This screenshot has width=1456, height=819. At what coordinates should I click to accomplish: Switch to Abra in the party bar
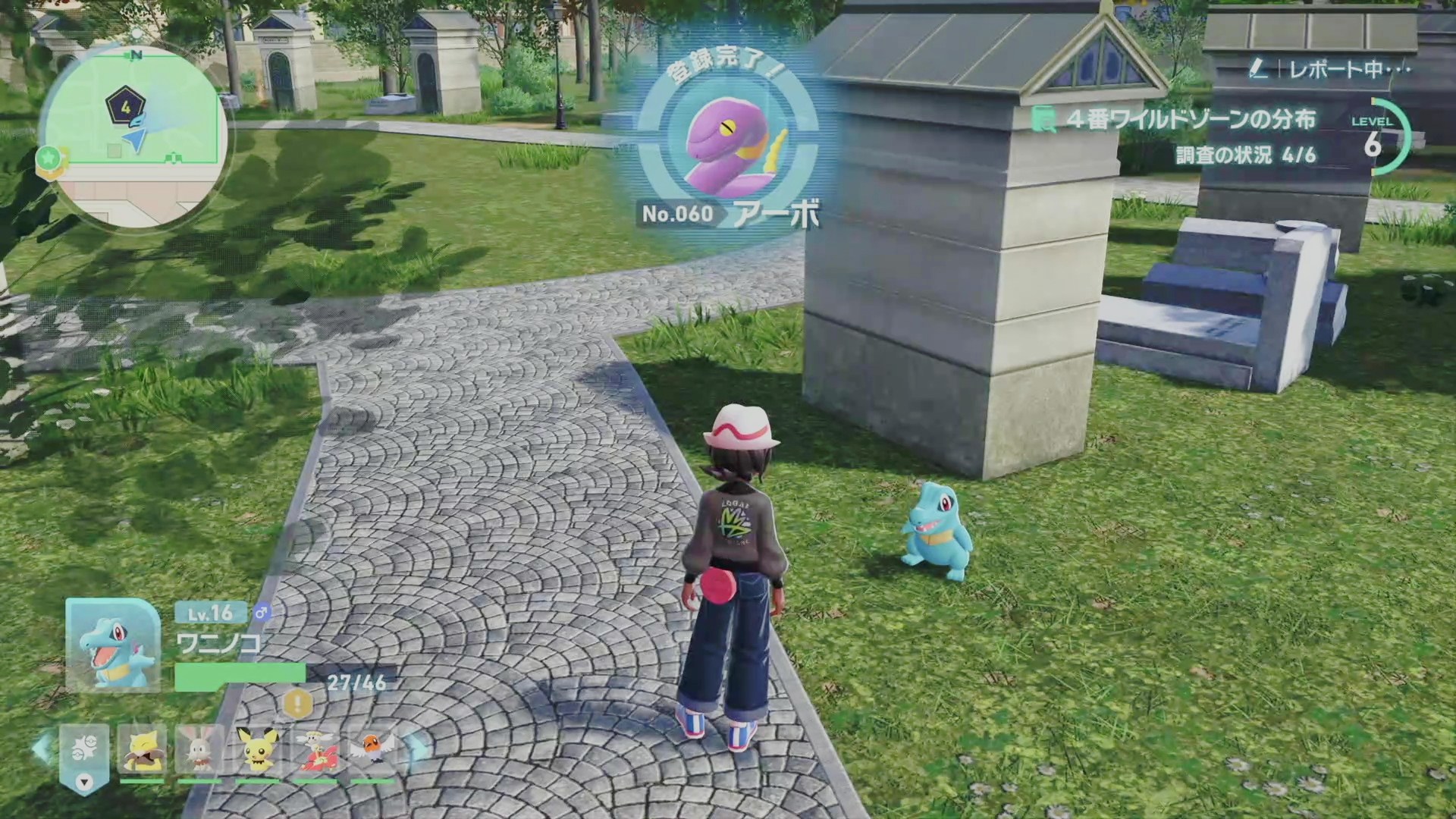[x=143, y=750]
